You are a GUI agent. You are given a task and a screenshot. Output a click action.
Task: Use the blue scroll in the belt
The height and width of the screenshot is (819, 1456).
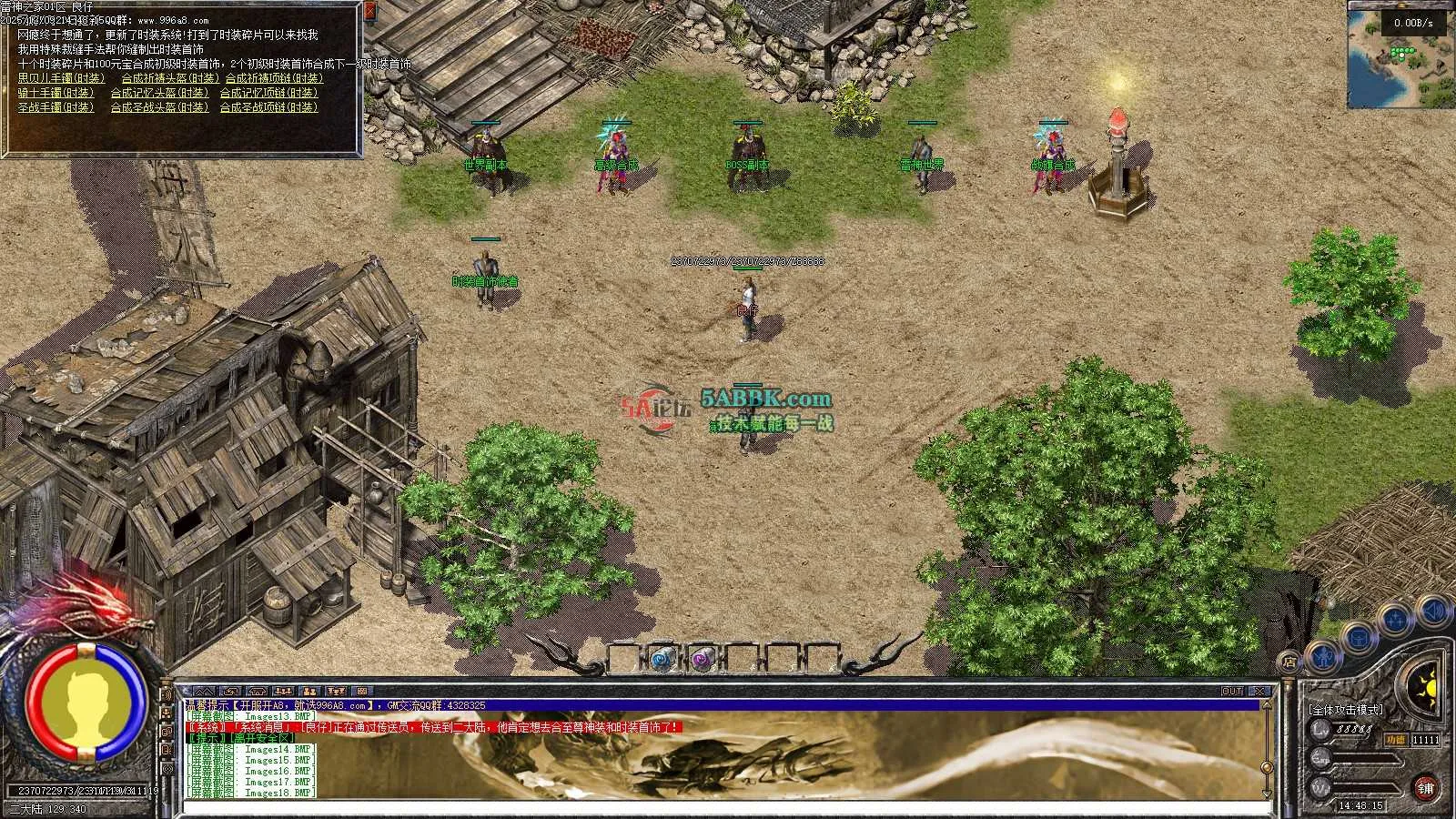pos(662,658)
